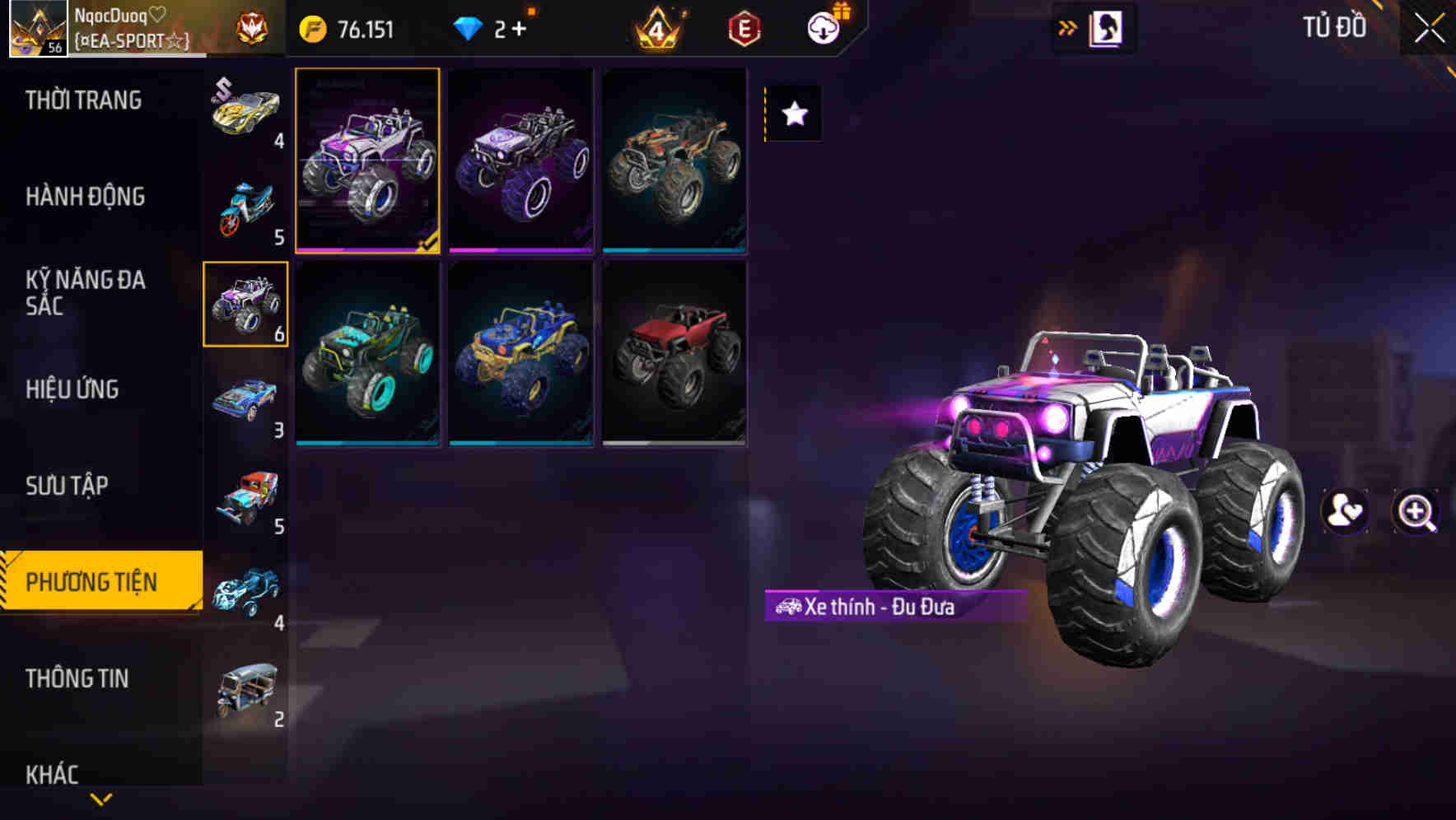The width and height of the screenshot is (1456, 820).
Task: Collapse the top bar with the double-chevron arrows
Action: pos(1067,27)
